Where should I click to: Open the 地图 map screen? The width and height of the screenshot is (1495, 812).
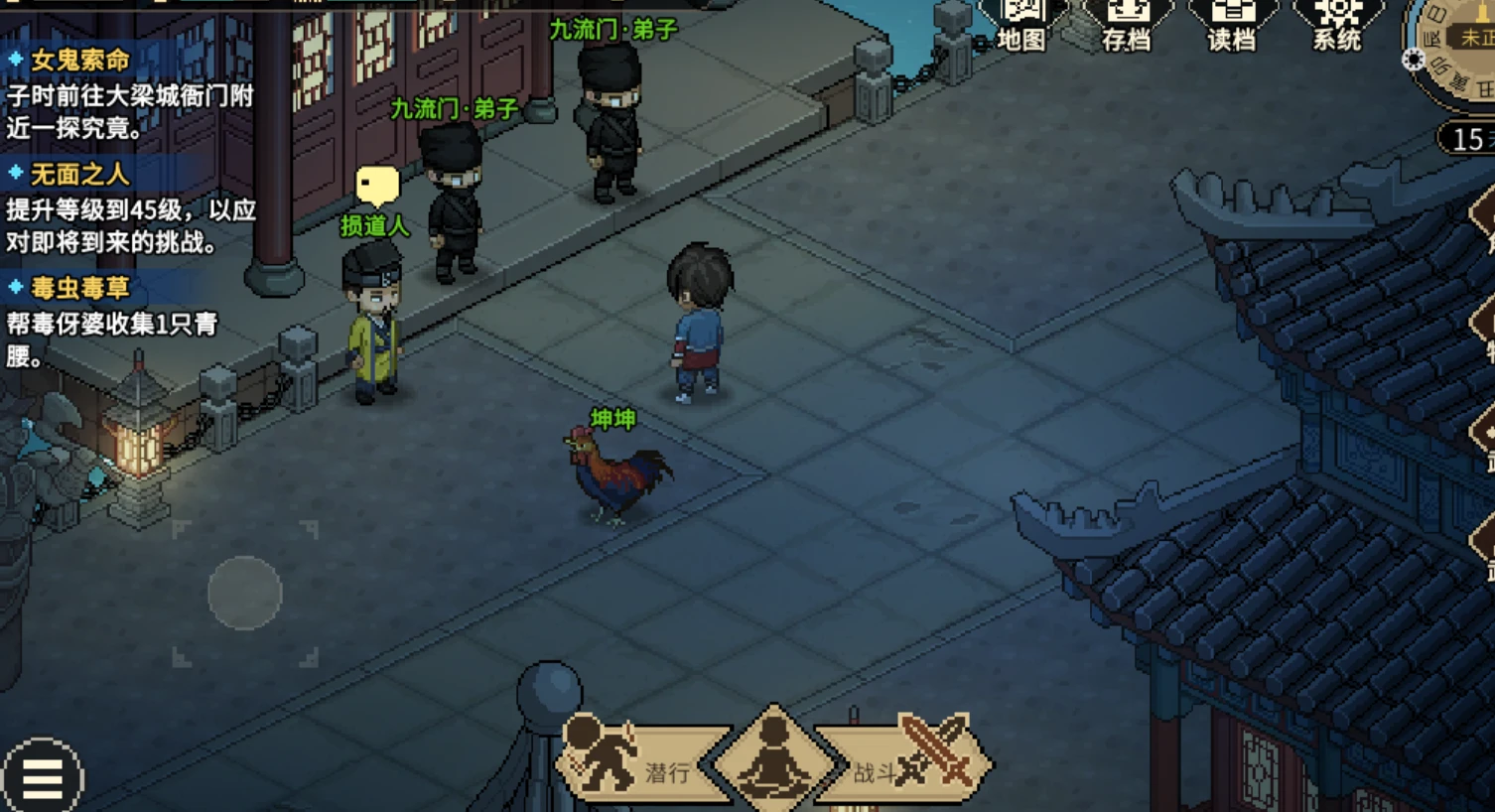[1021, 25]
